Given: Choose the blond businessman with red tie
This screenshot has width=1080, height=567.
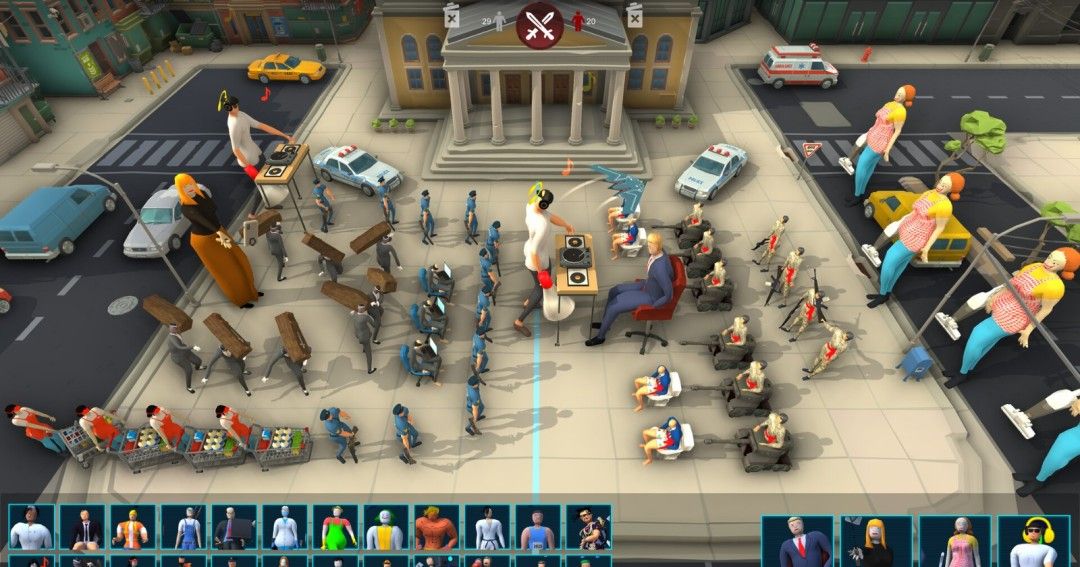Looking at the screenshot, I should pos(797,541).
